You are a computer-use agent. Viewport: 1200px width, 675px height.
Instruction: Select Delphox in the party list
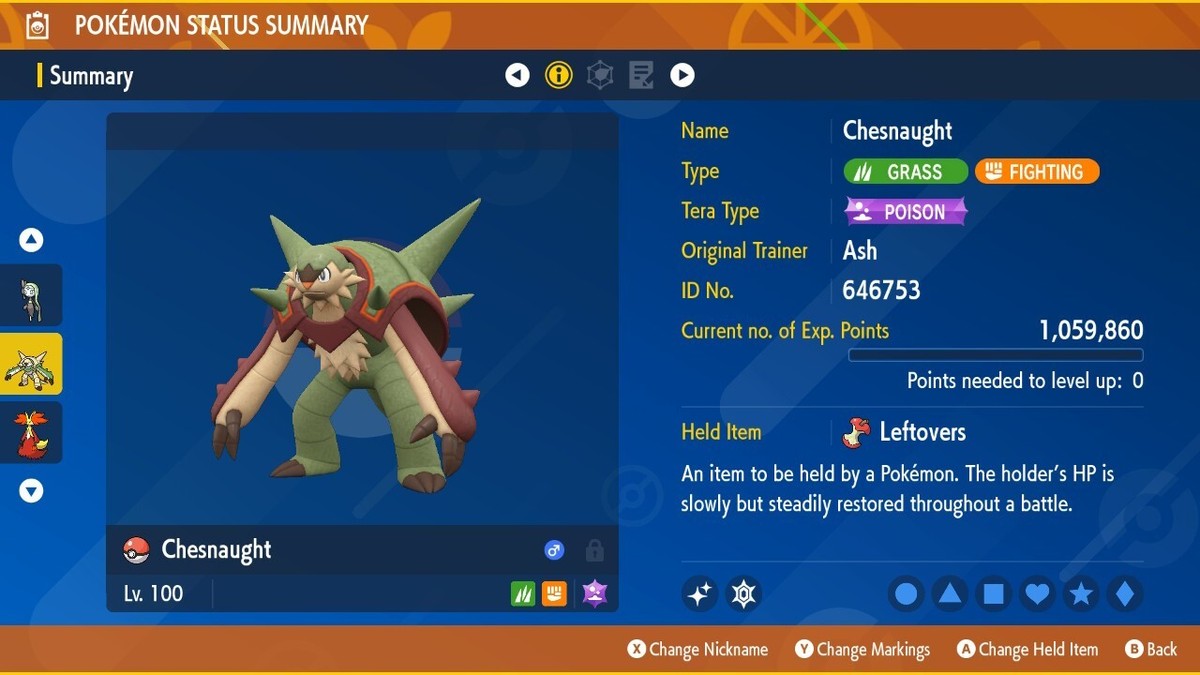[x=31, y=432]
